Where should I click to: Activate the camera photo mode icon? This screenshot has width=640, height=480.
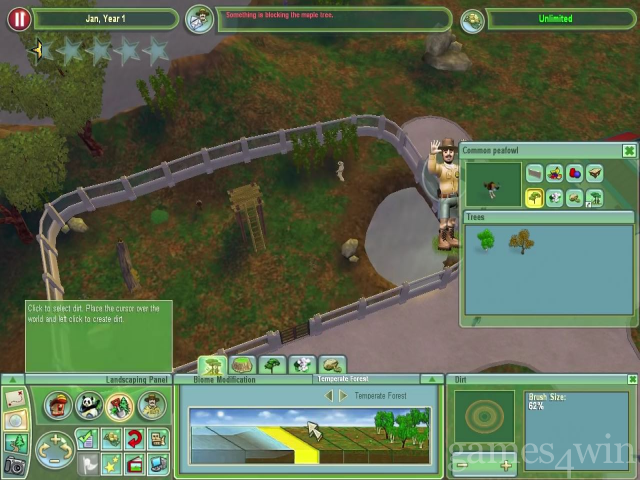click(14, 464)
